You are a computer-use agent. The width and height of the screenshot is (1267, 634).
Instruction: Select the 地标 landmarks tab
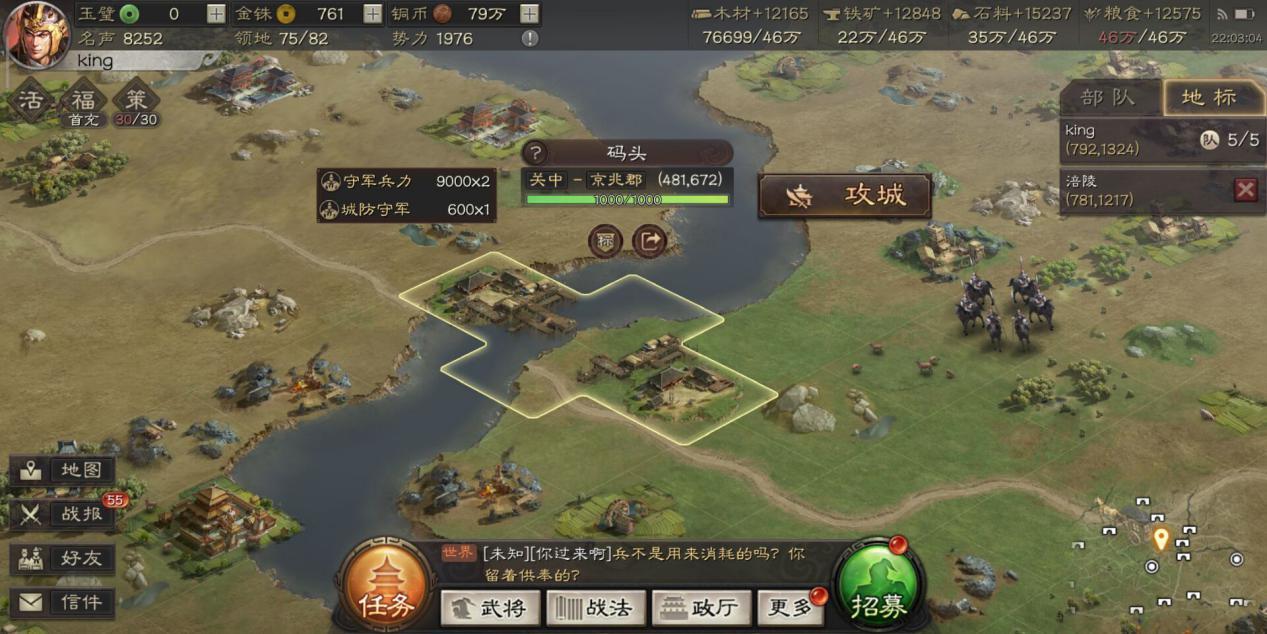click(1210, 98)
